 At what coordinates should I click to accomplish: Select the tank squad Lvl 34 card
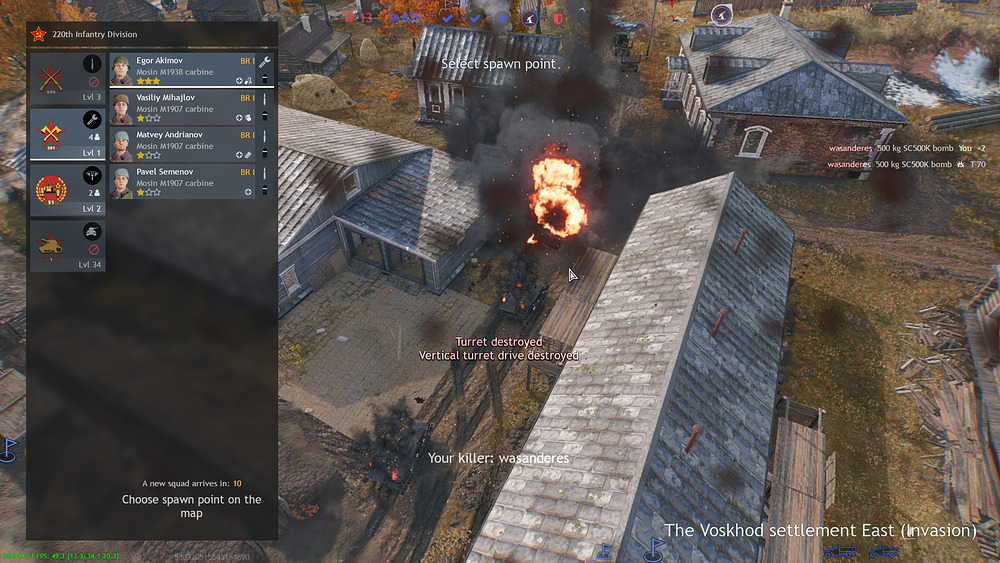67,245
